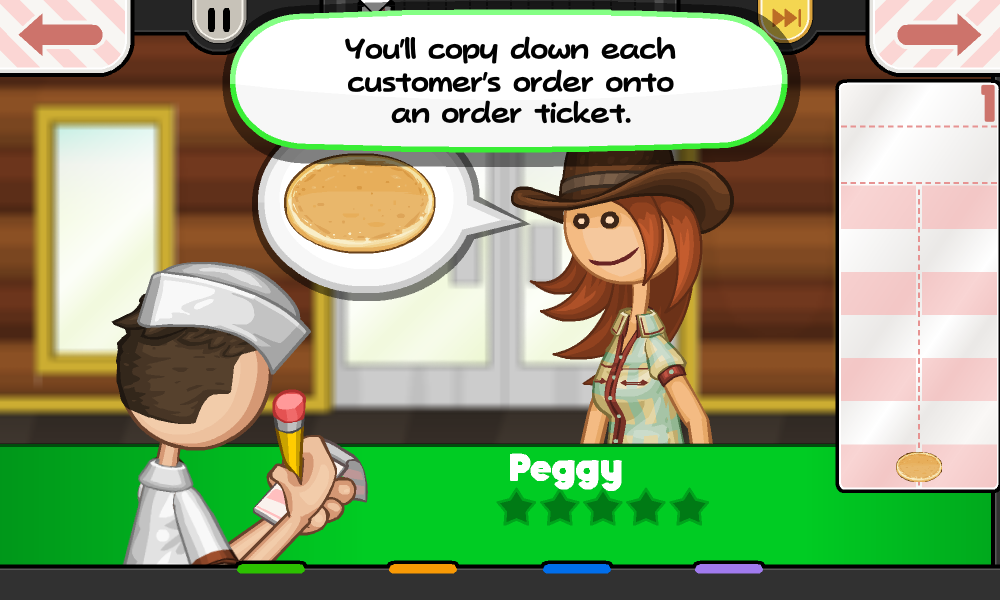The image size is (1000, 600).
Task: Click the left arrow station button
Action: [x=62, y=35]
